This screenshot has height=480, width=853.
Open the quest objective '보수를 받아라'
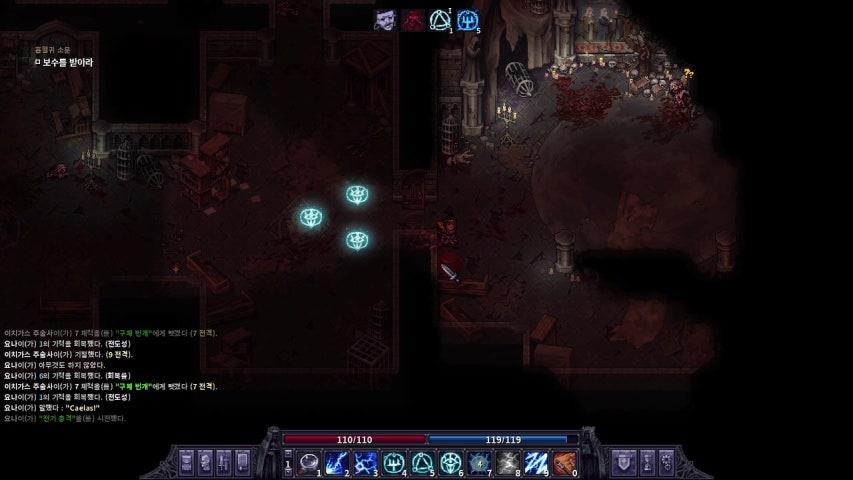coord(64,62)
